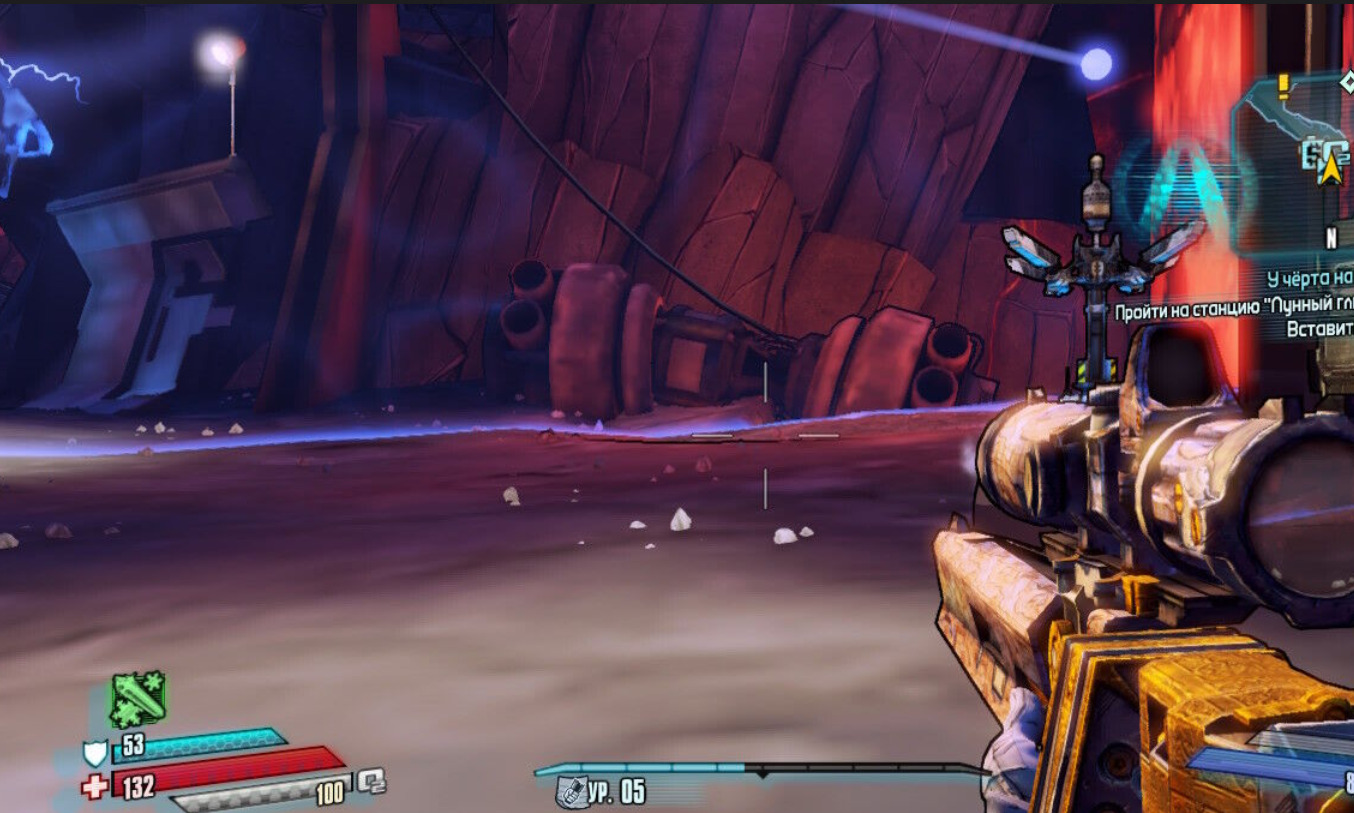Click the green cryo buff icon
This screenshot has width=1354, height=813.
(138, 699)
